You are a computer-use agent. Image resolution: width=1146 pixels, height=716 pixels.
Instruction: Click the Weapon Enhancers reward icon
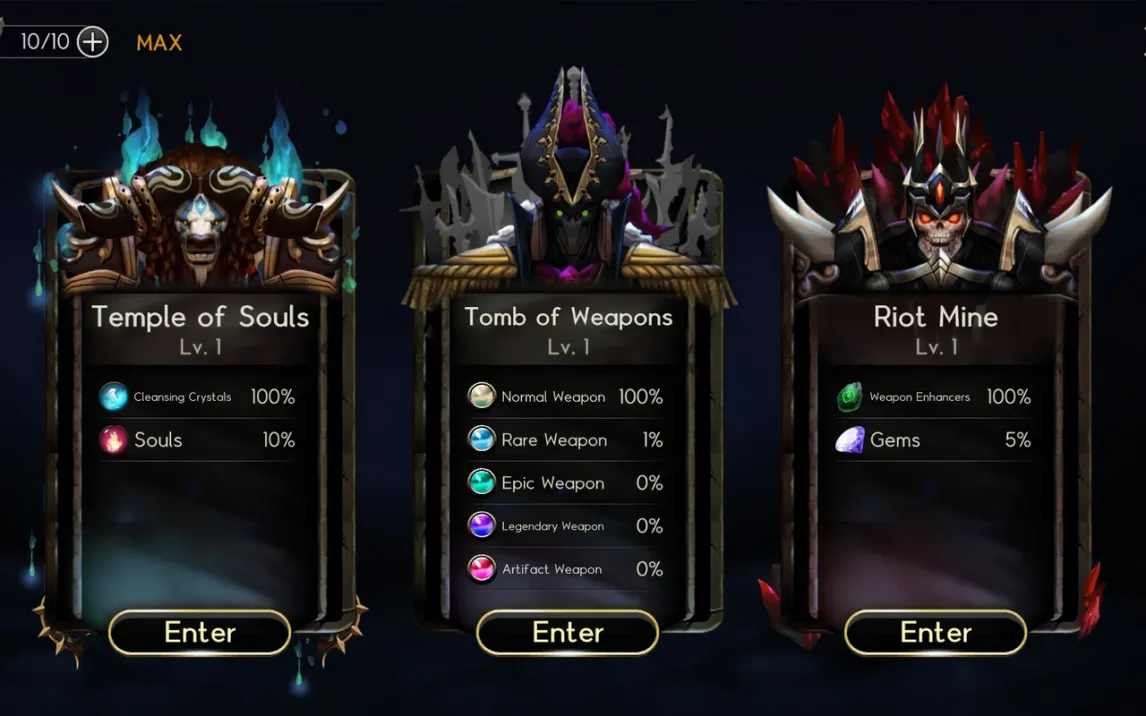point(850,397)
